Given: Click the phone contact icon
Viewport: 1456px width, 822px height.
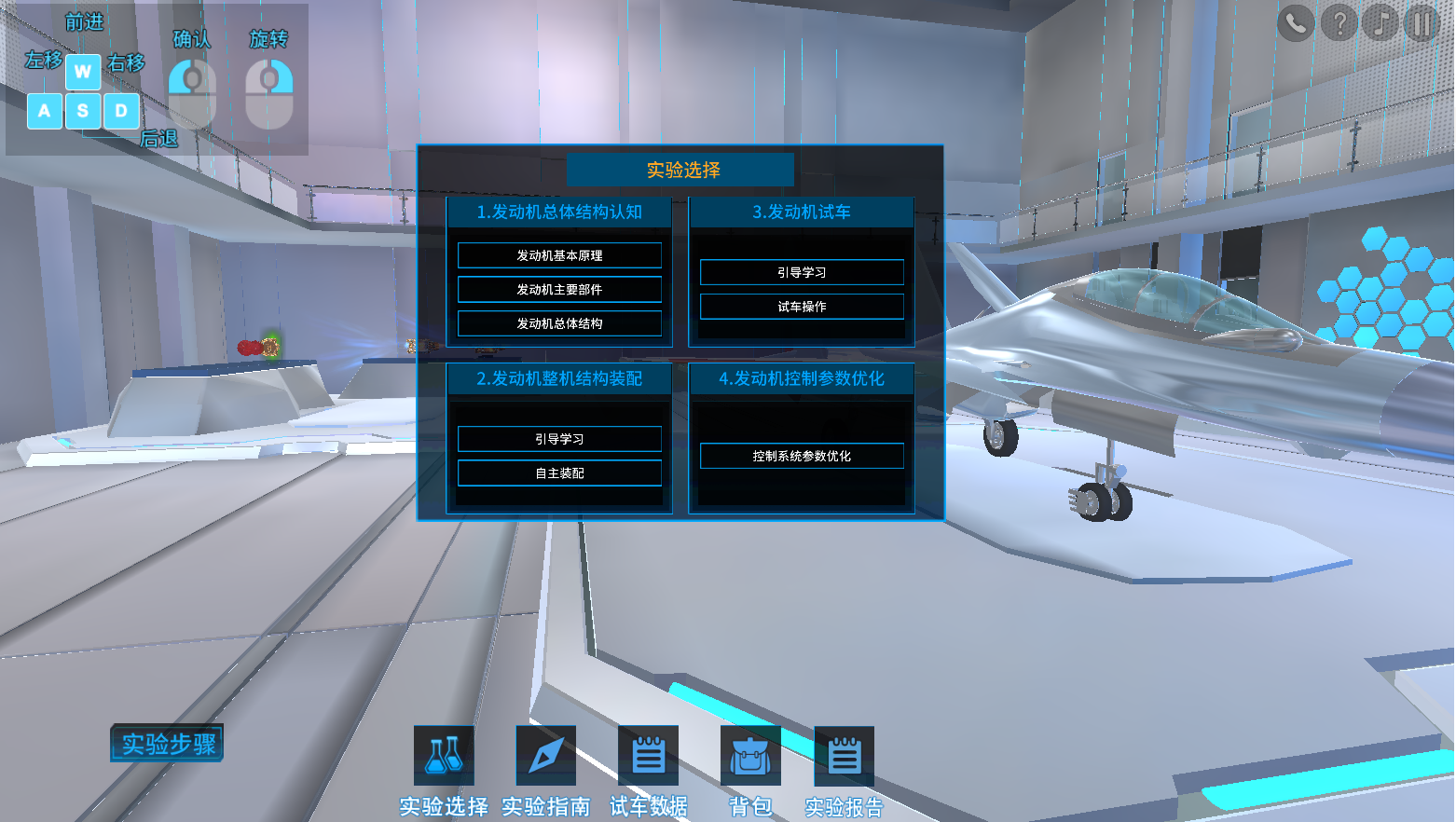Looking at the screenshot, I should 1296,22.
